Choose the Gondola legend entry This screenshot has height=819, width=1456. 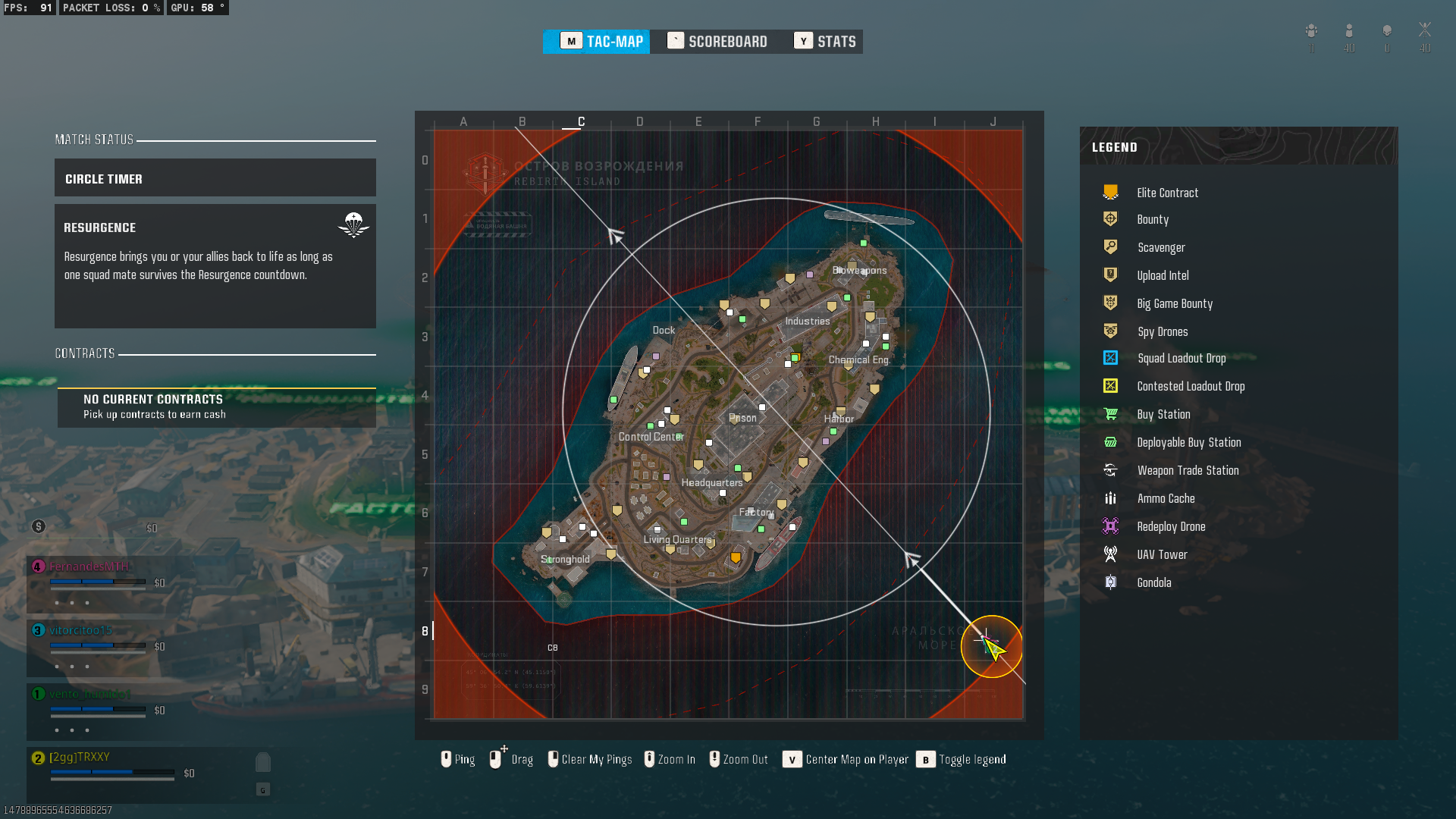coord(1153,583)
